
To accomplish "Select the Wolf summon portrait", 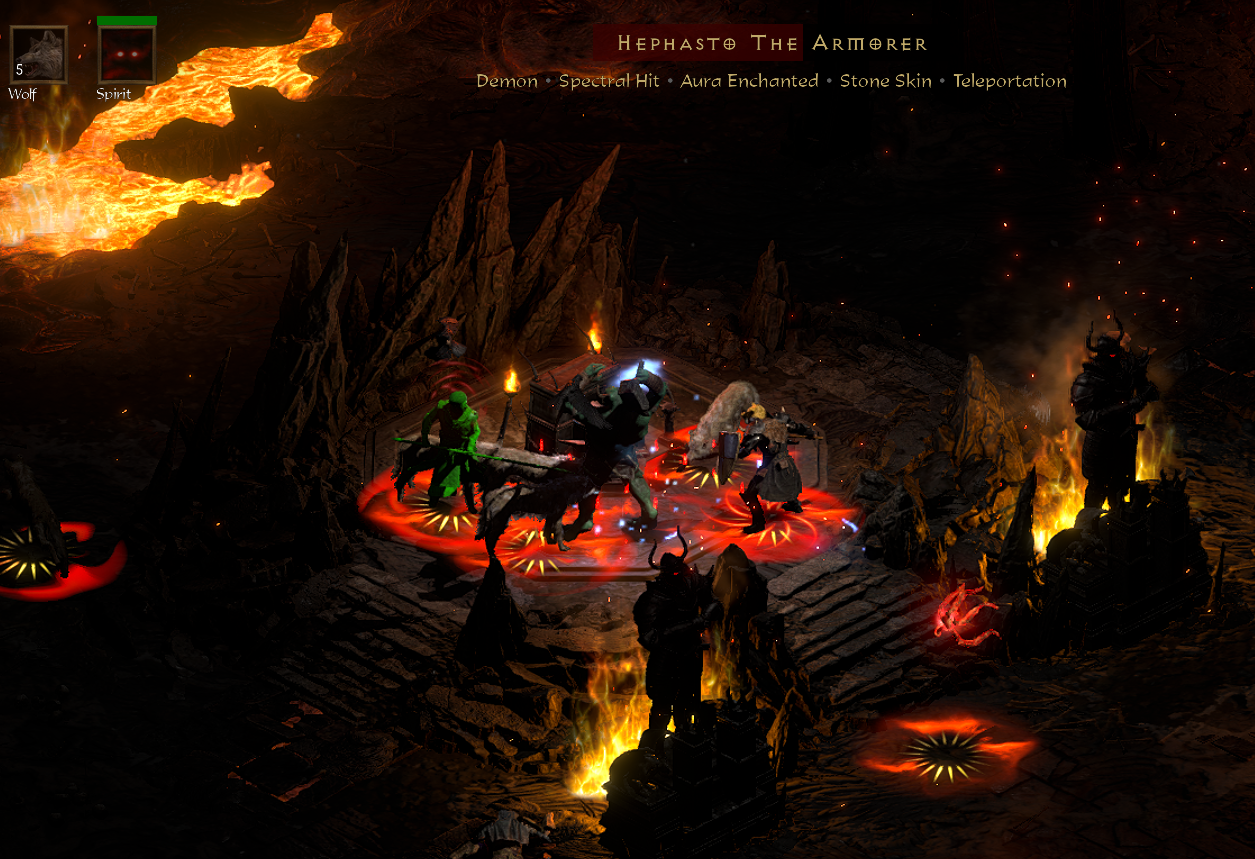I will 38,55.
